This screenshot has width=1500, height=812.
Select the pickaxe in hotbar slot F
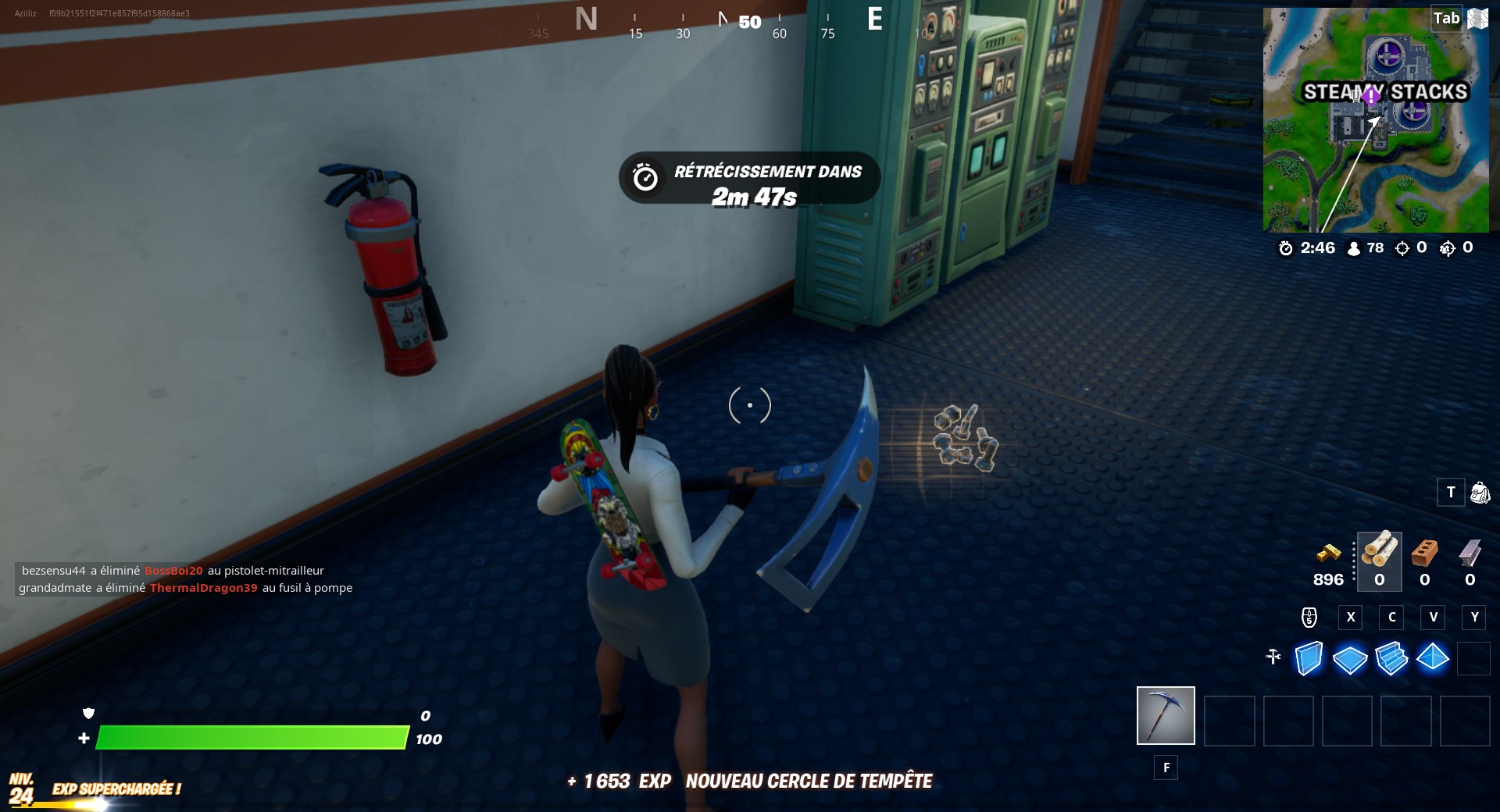point(1166,715)
